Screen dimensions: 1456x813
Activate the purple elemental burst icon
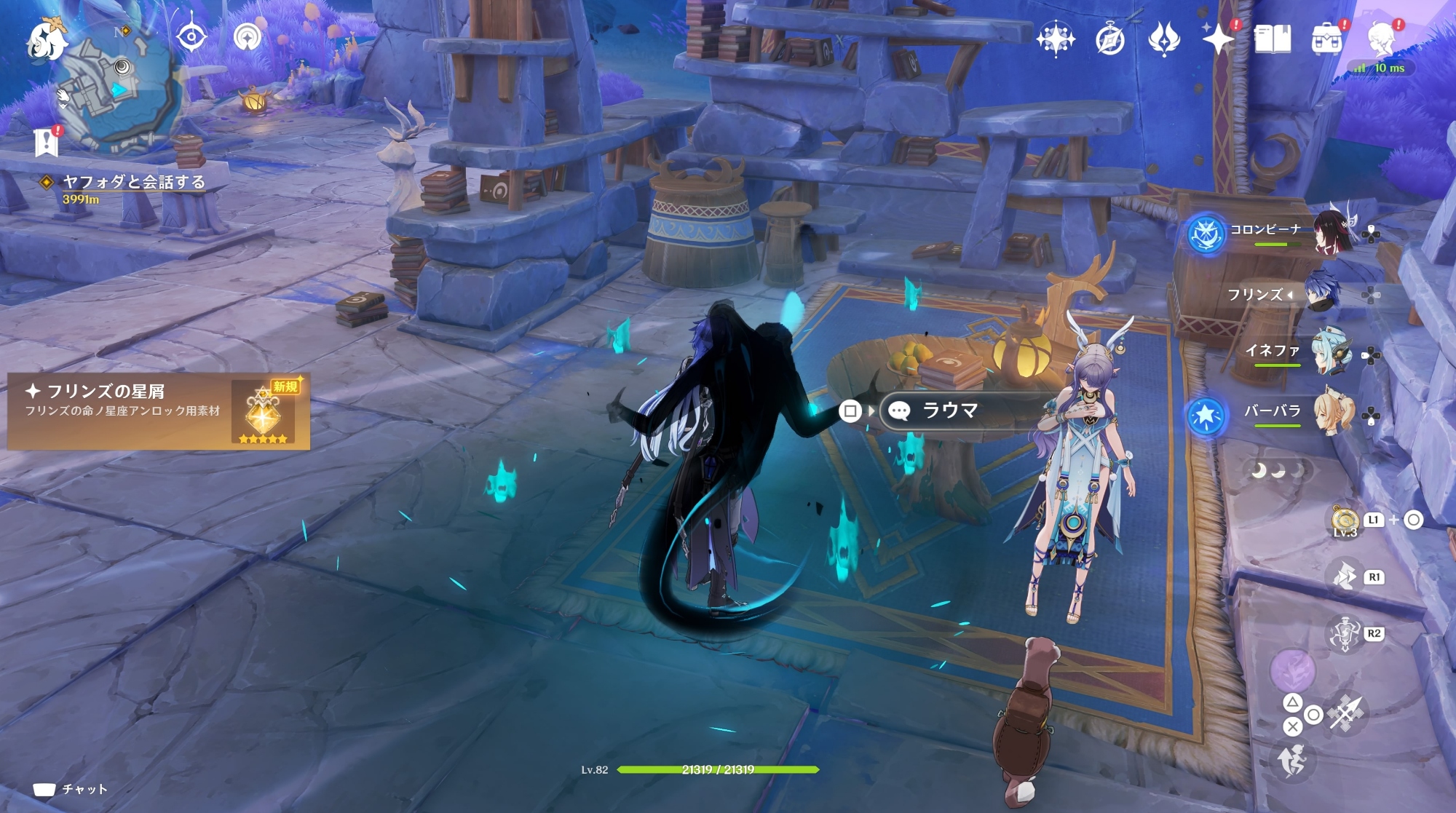(x=1292, y=670)
